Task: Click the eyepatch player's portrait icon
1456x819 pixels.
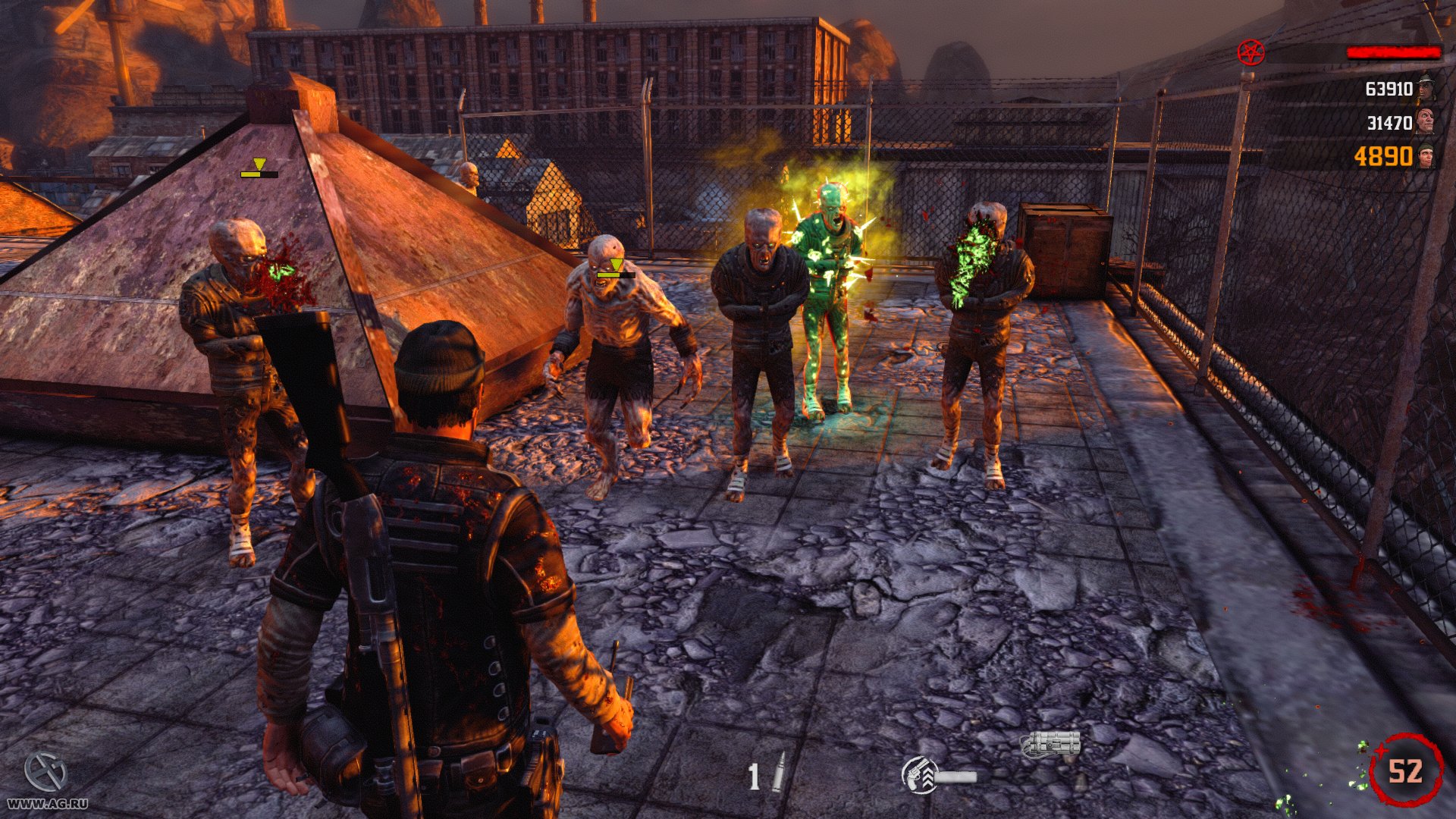Action: point(1426,121)
